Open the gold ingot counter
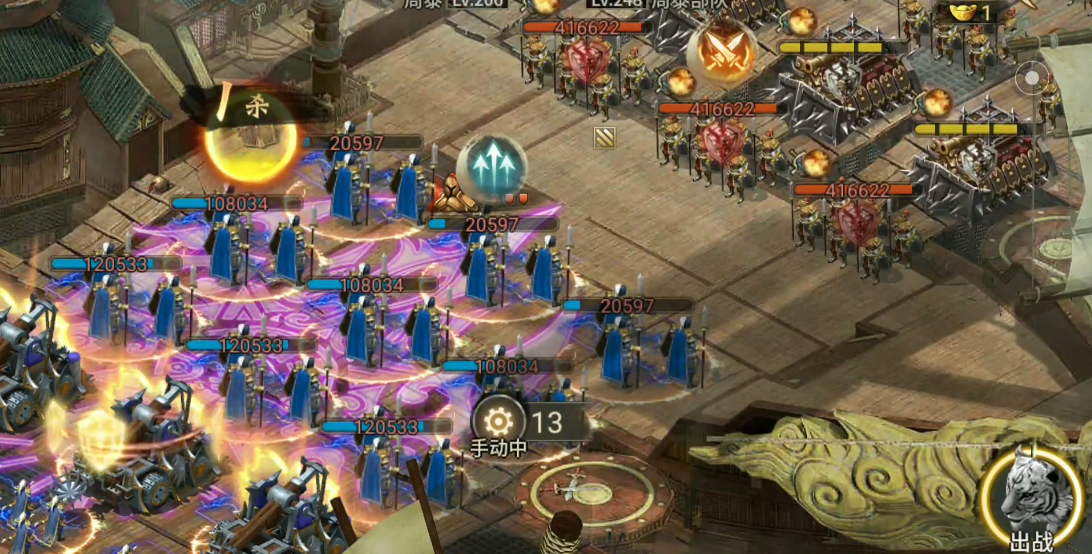1092x554 pixels. 970,12
